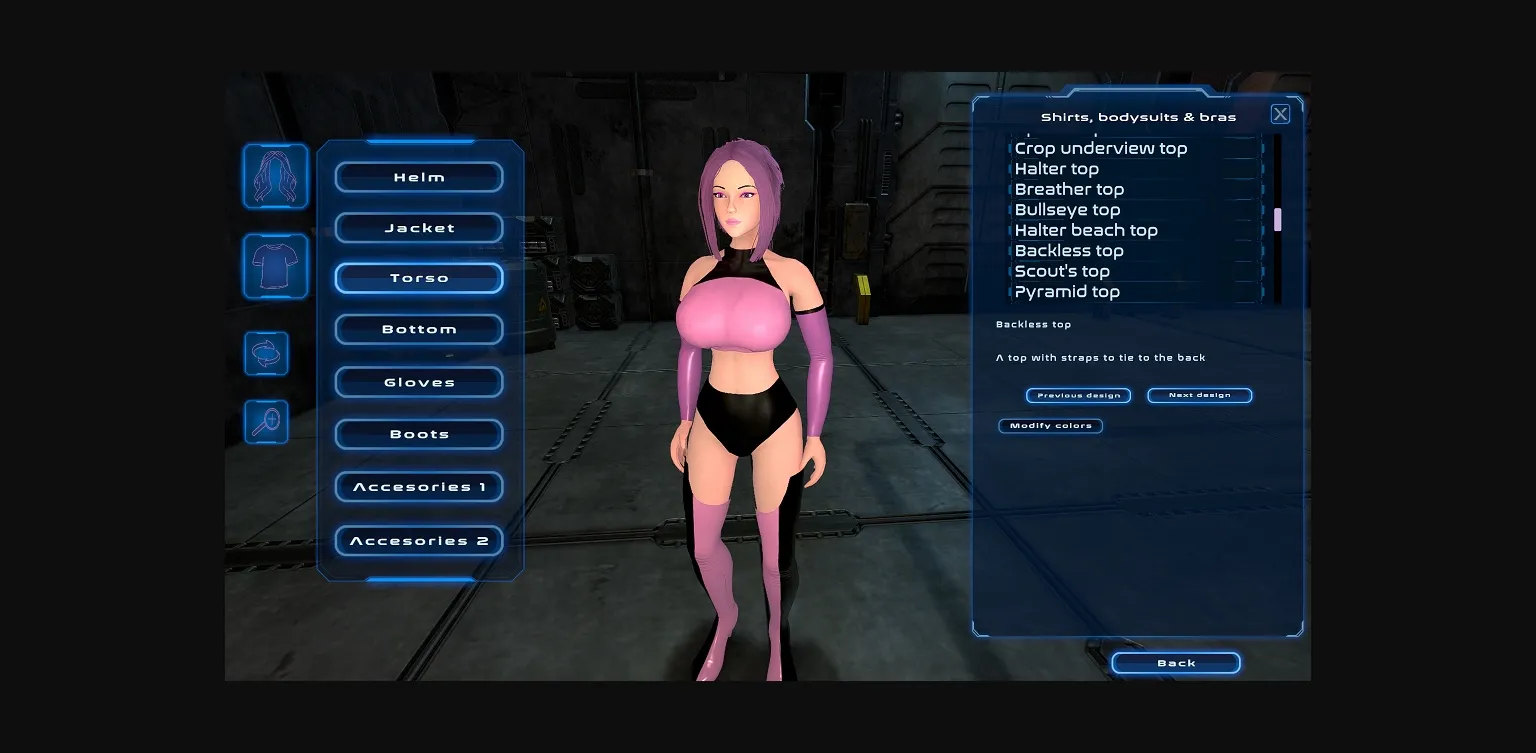1536x753 pixels.
Task: Choose the Halter top option
Action: (1057, 169)
